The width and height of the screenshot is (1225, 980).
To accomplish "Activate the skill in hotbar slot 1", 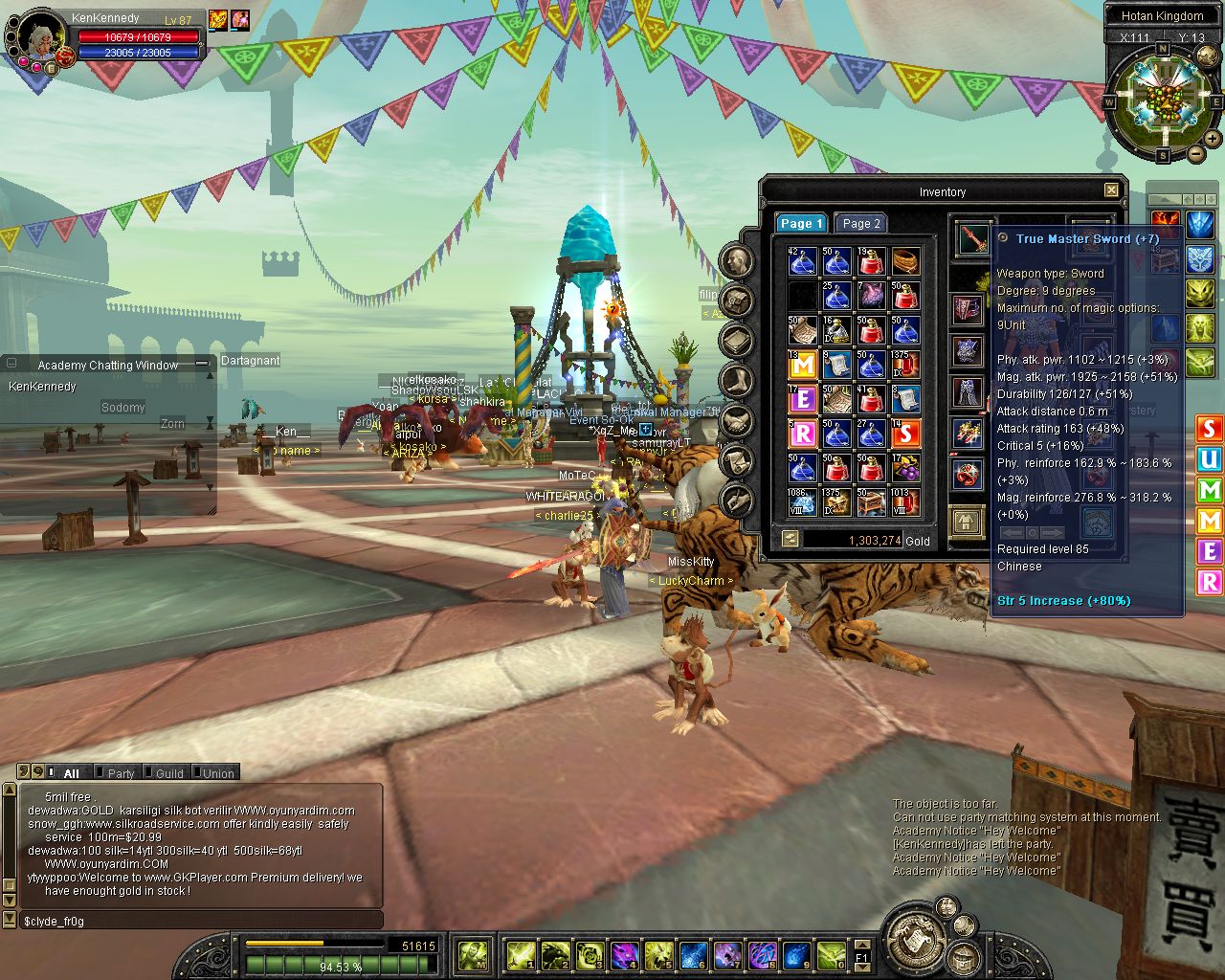I will 520,954.
